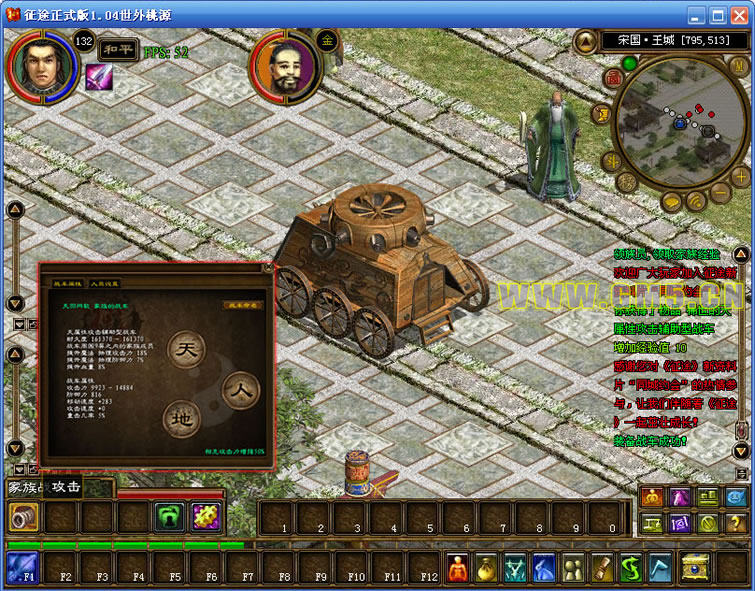Open the golden treasure chest icon
The image size is (755, 591).
click(694, 569)
